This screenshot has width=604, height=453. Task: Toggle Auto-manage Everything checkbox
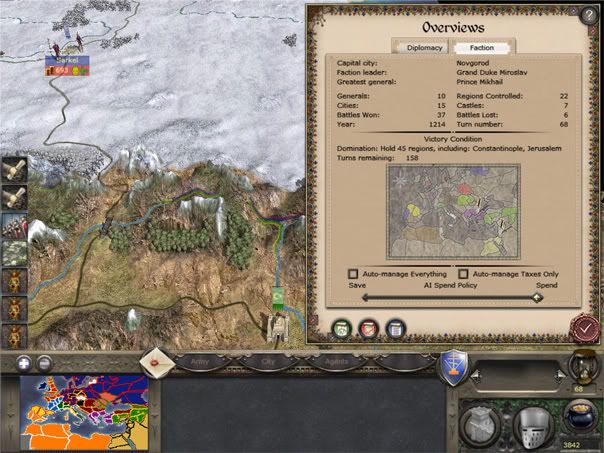(x=353, y=273)
